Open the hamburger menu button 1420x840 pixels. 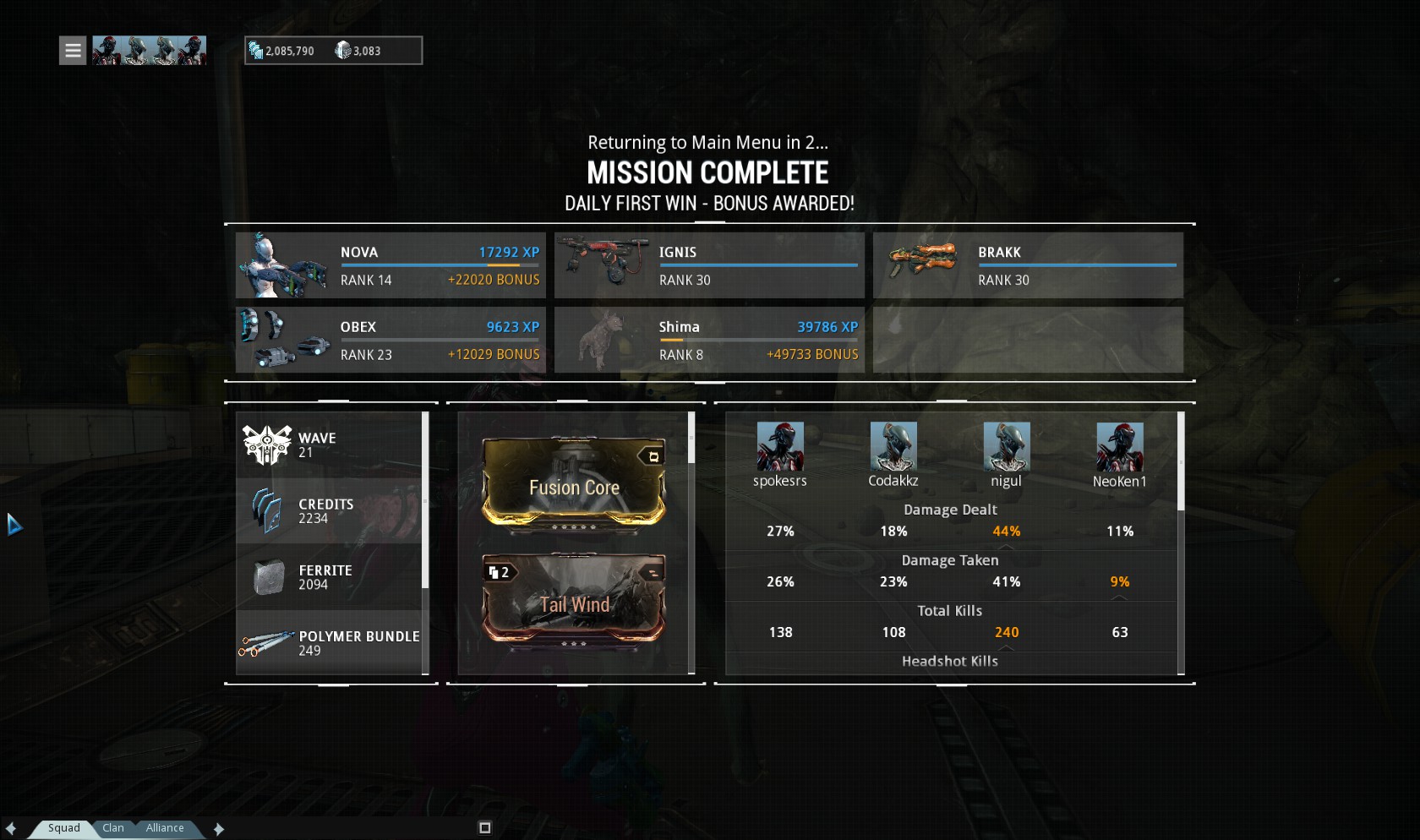pyautogui.click(x=73, y=51)
